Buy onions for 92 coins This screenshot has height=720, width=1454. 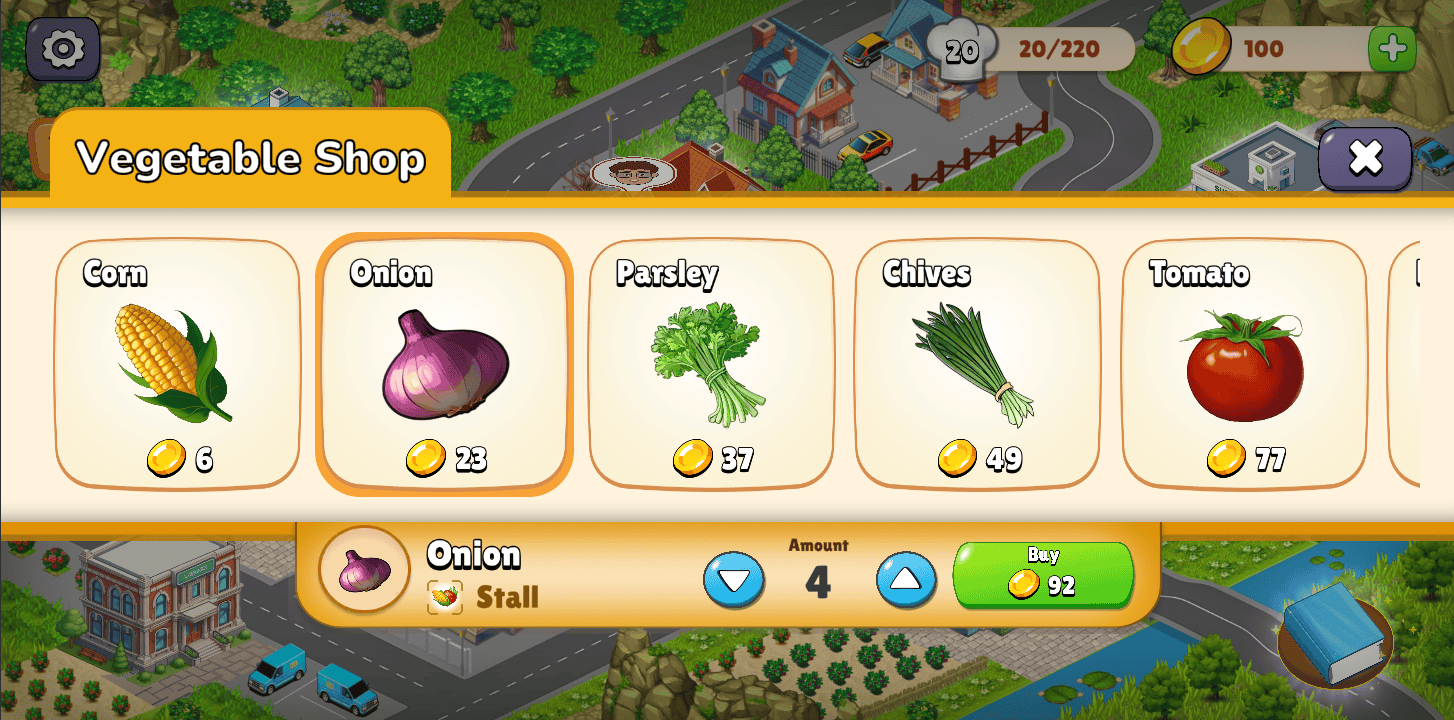(1043, 575)
